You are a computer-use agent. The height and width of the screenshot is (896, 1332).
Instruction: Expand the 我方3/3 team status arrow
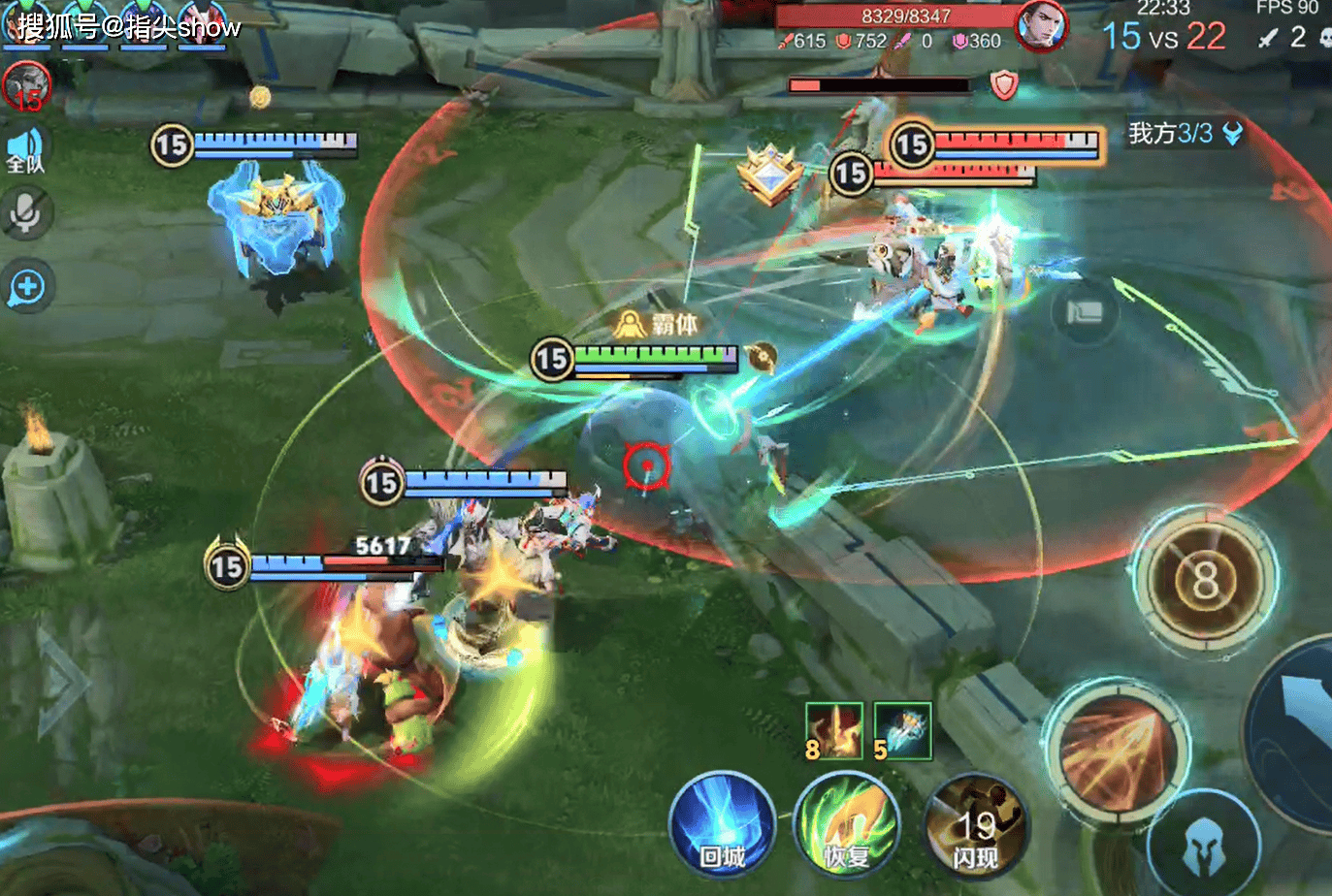tap(1232, 134)
